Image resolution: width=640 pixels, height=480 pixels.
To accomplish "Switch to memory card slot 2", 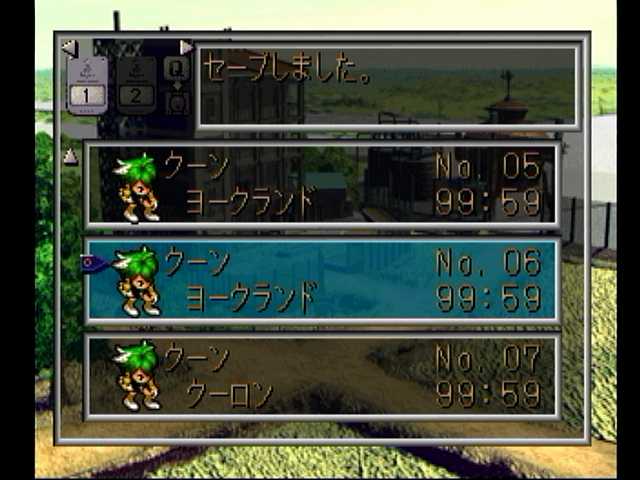I will pyautogui.click(x=137, y=84).
